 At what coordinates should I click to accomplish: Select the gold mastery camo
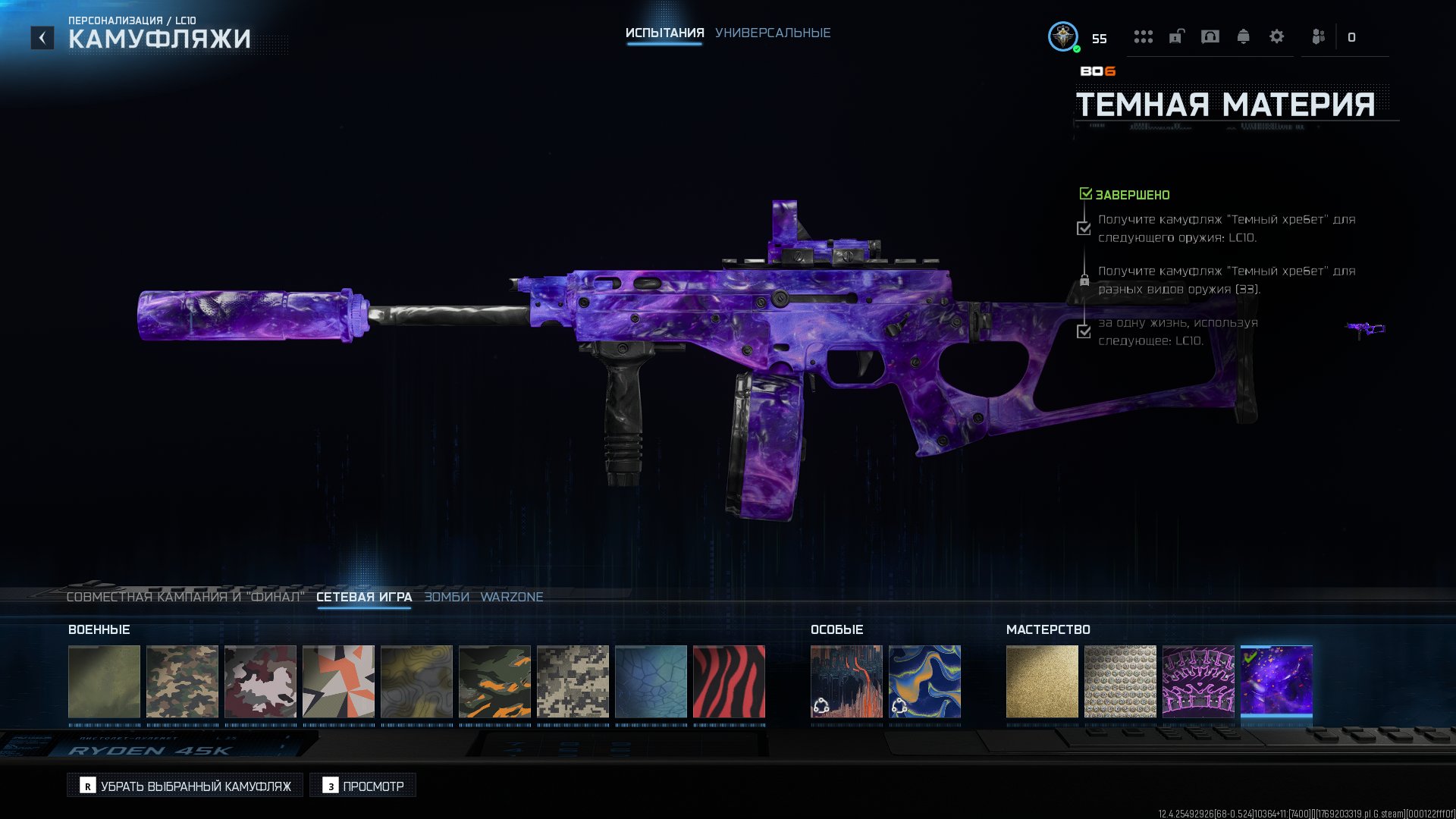(x=1042, y=681)
